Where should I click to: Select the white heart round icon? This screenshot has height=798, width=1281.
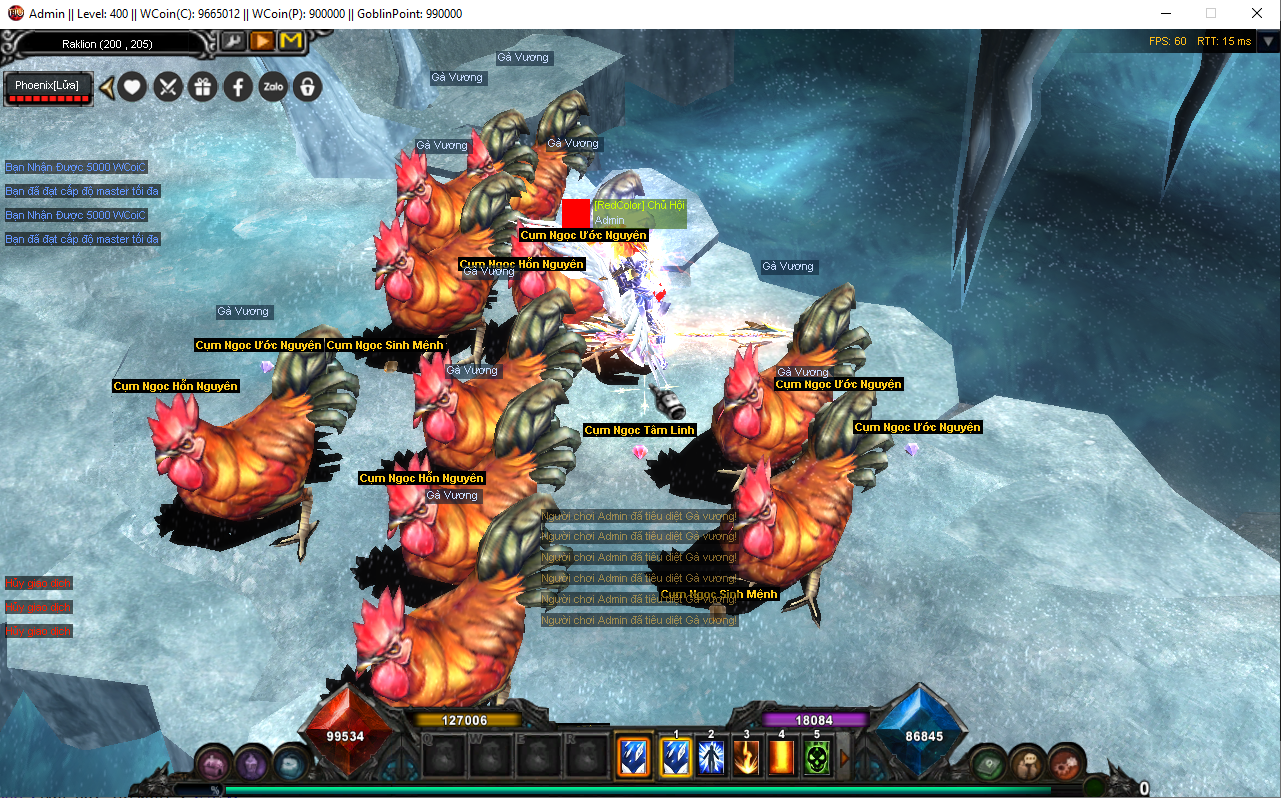[x=132, y=87]
